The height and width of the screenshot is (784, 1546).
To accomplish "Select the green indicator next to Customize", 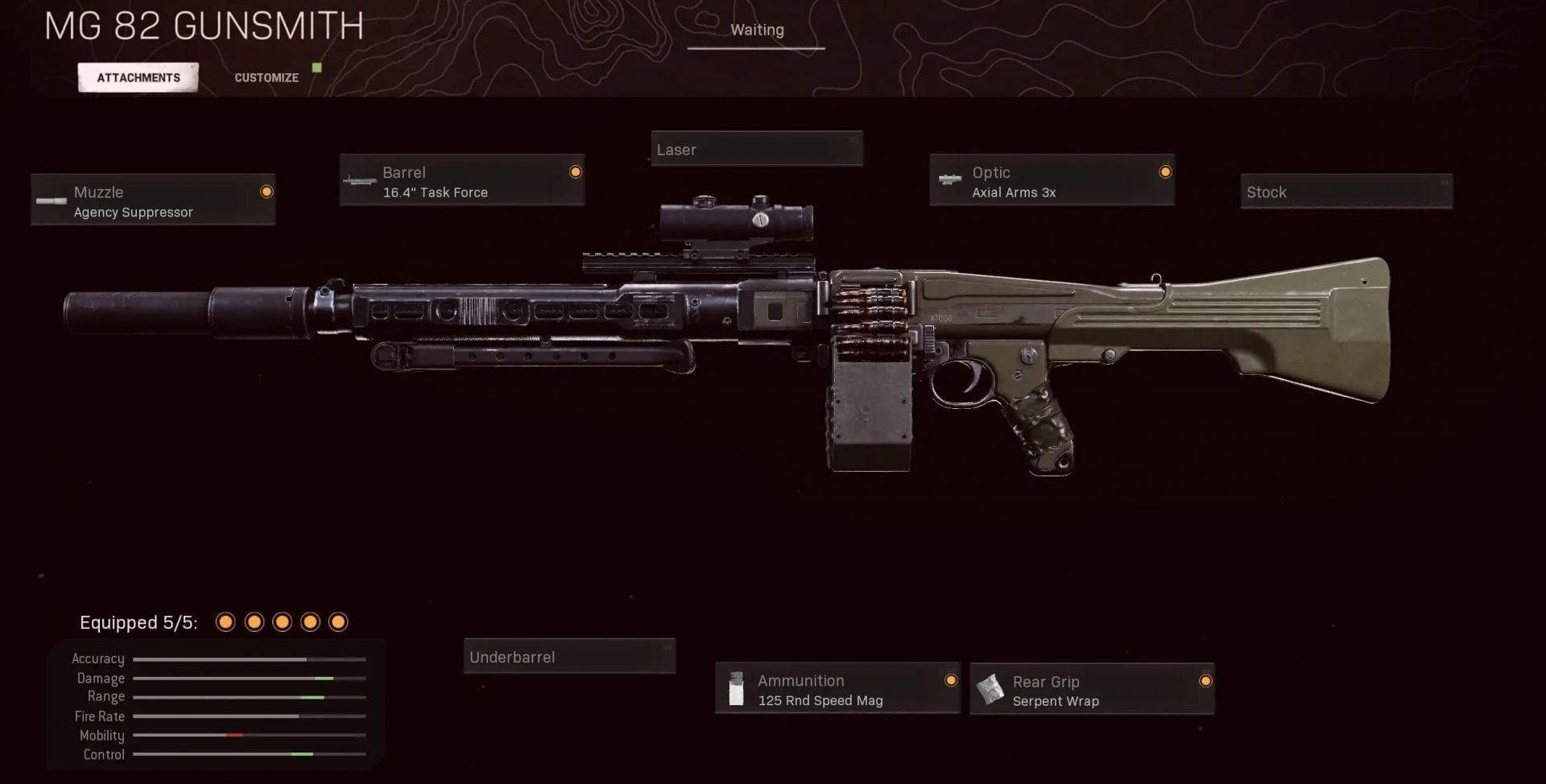I will (x=316, y=69).
